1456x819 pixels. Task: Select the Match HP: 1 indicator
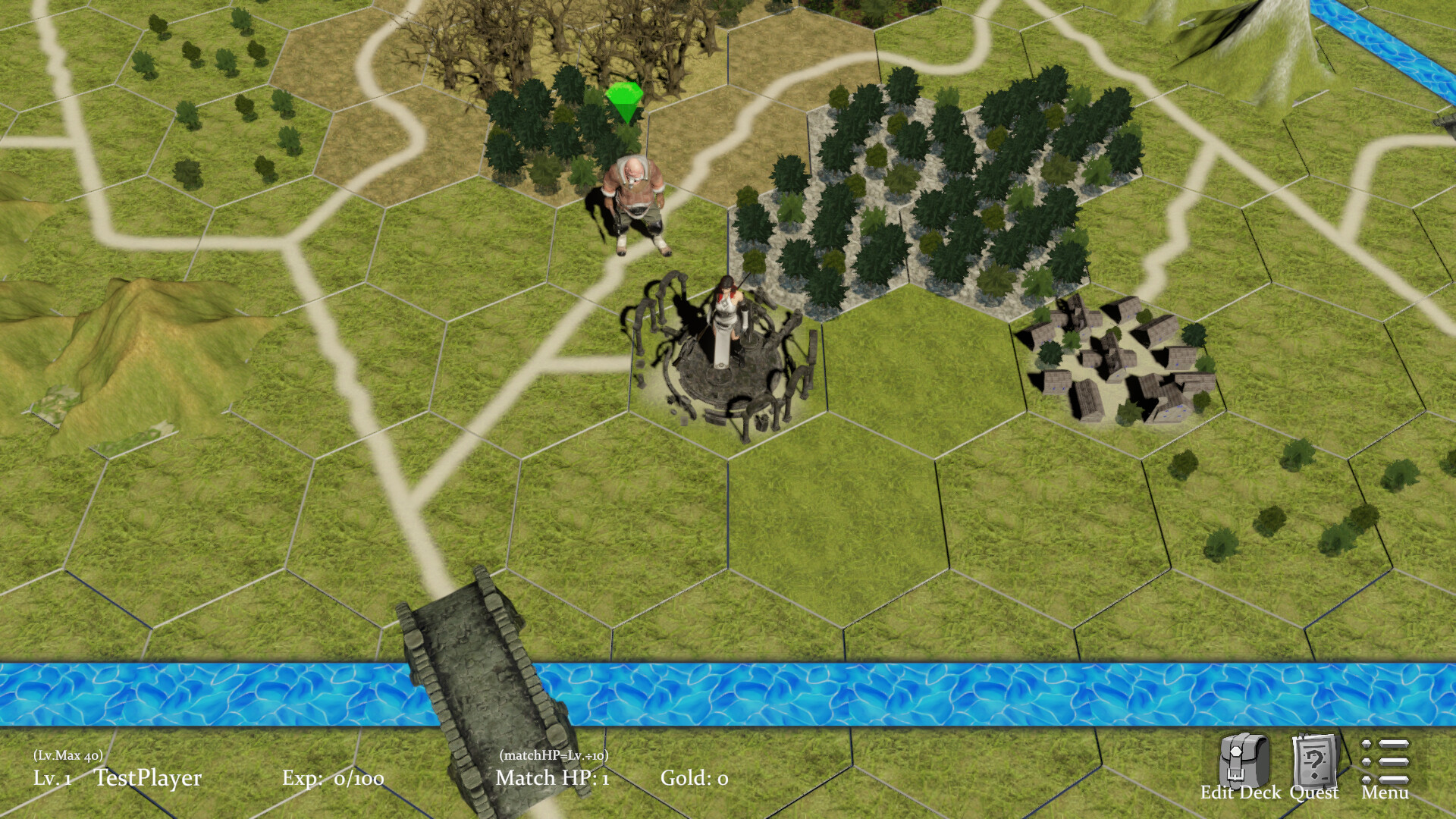(551, 778)
